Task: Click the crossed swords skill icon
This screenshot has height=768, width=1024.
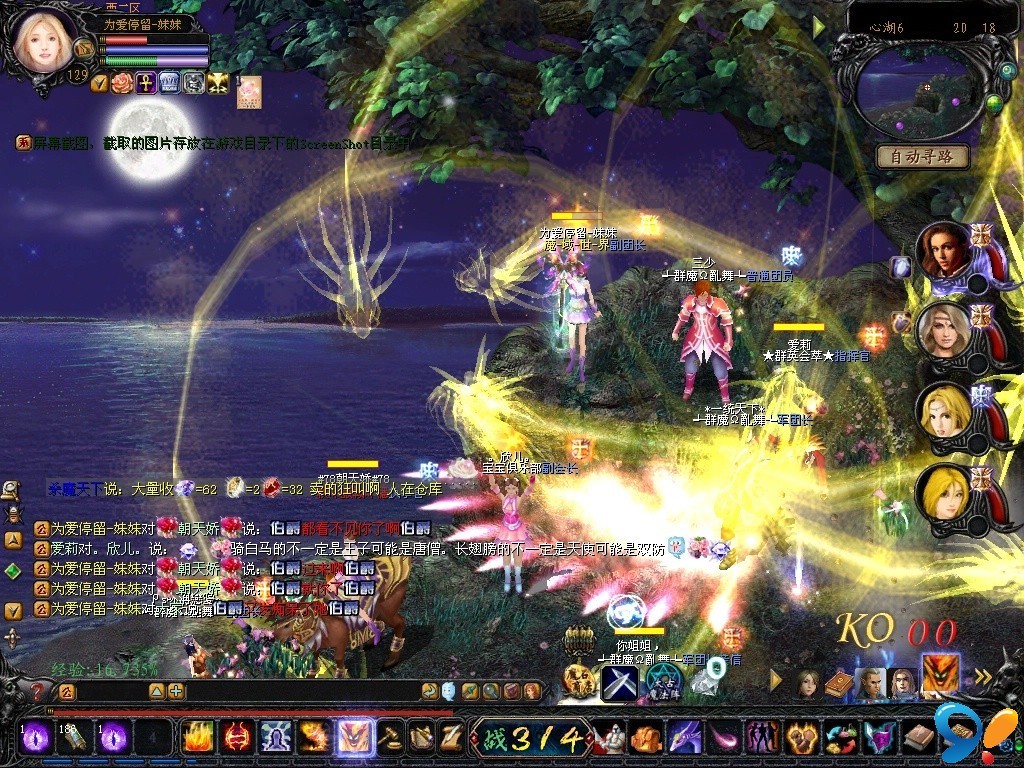Action: (619, 683)
